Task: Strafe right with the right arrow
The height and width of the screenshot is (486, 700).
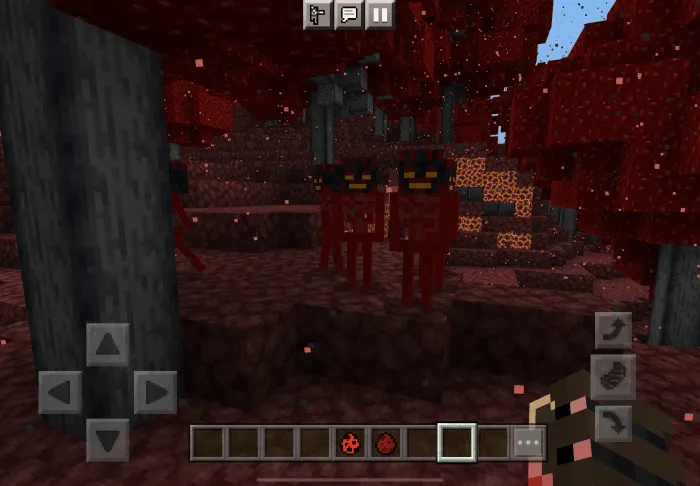Action: point(155,391)
